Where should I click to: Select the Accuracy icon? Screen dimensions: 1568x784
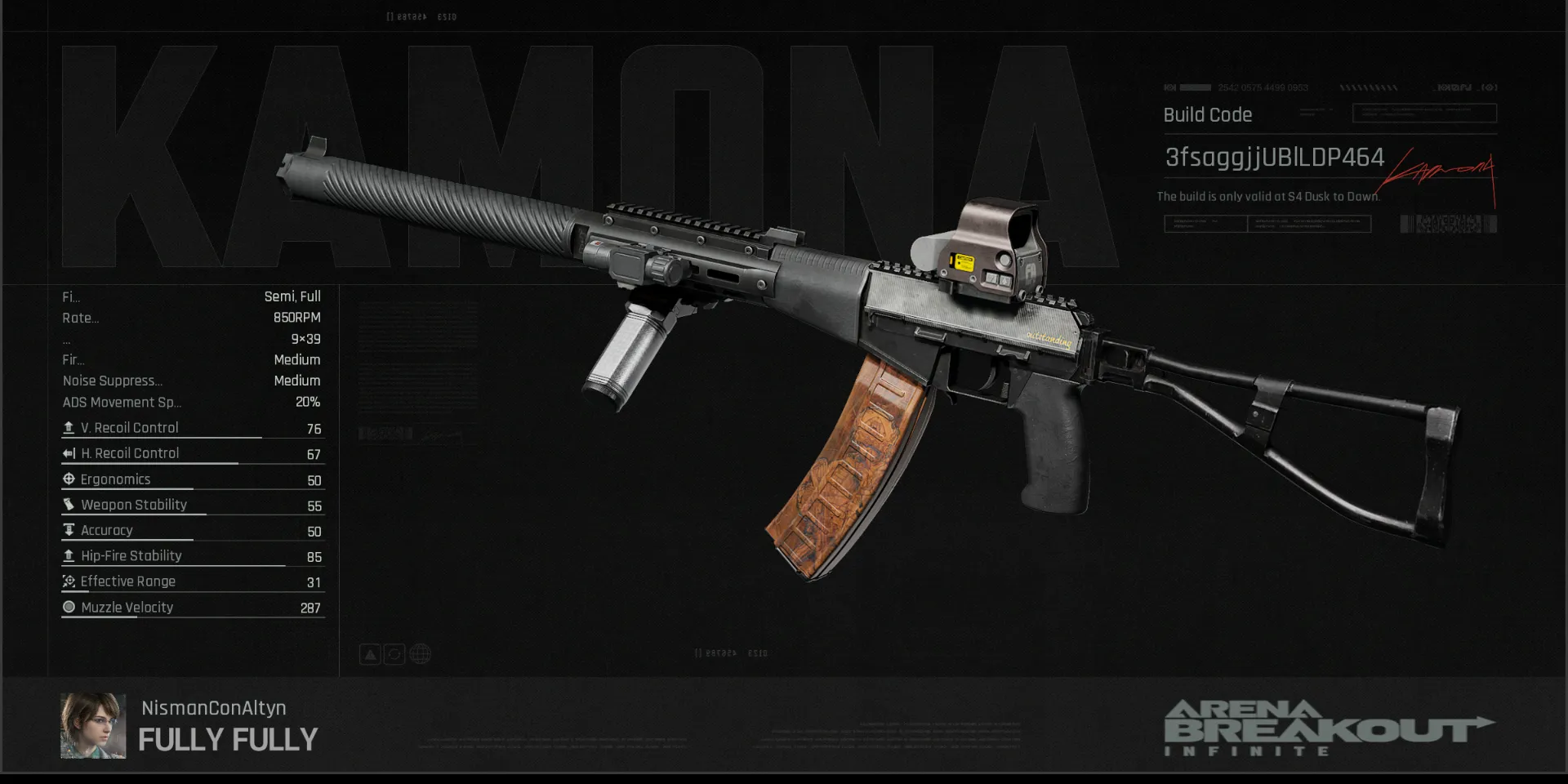point(69,530)
